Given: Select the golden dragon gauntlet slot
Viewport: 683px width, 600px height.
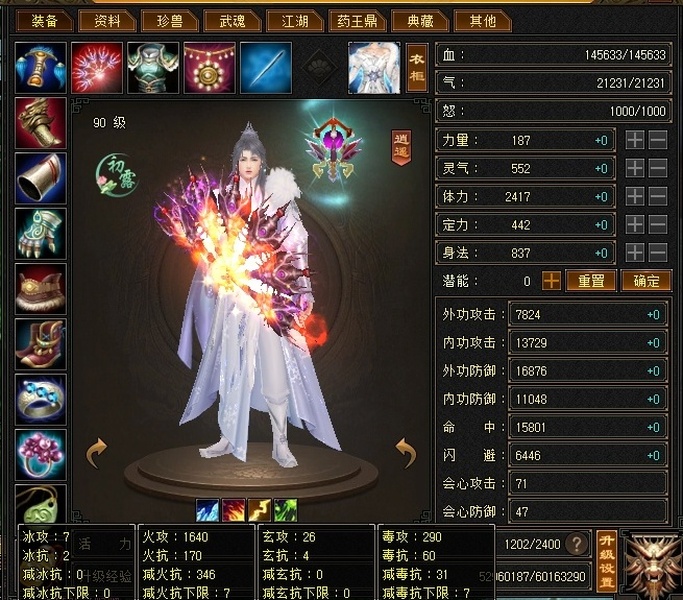Looking at the screenshot, I should point(41,123).
